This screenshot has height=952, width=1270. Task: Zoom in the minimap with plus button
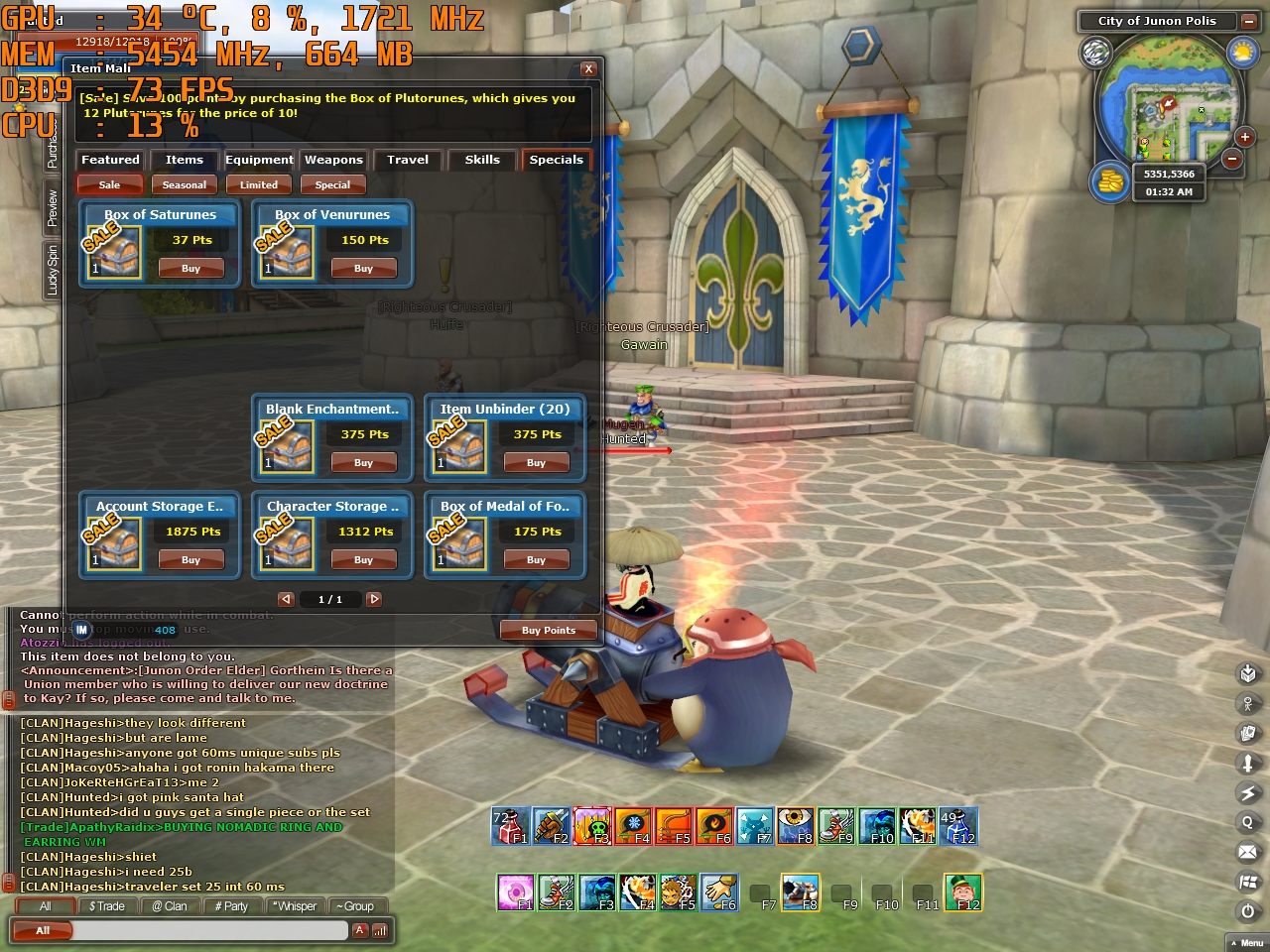pos(1244,138)
